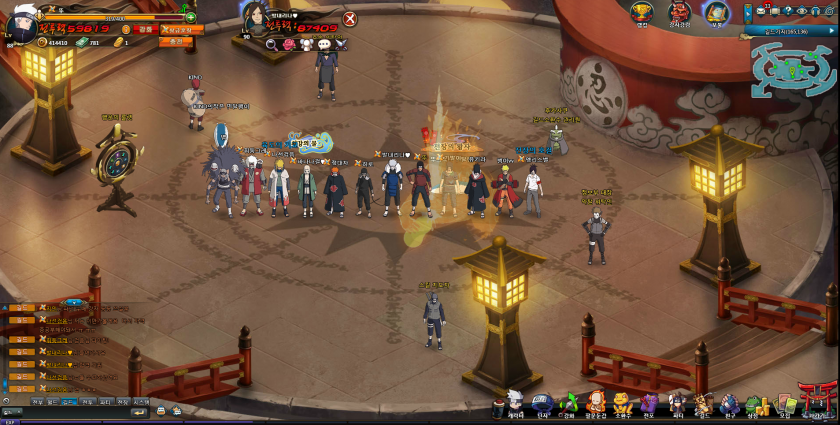
Task: Inspect target with the magnifying glass icon
Action: 271,44
